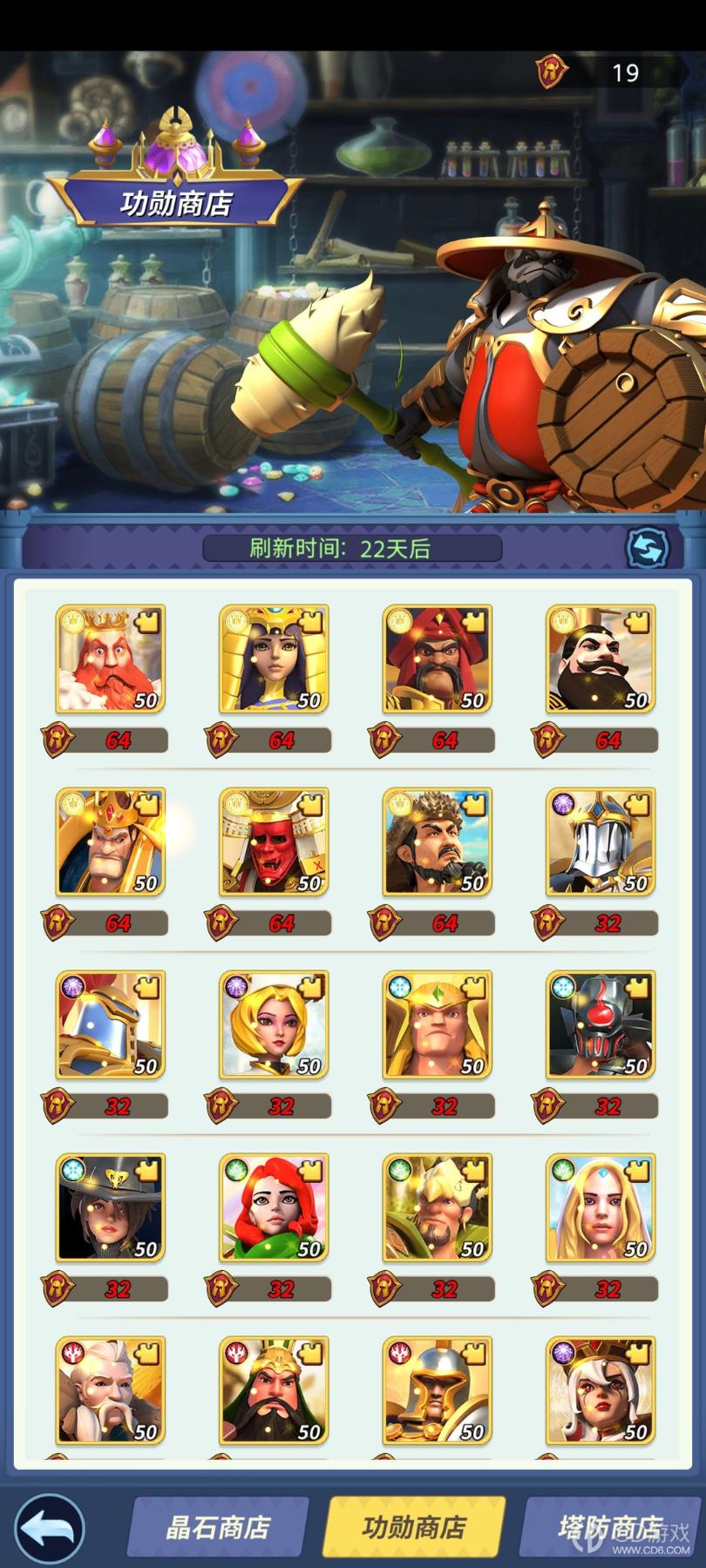
Task: Pick the red-haired woman hero shard
Action: pos(274,1207)
